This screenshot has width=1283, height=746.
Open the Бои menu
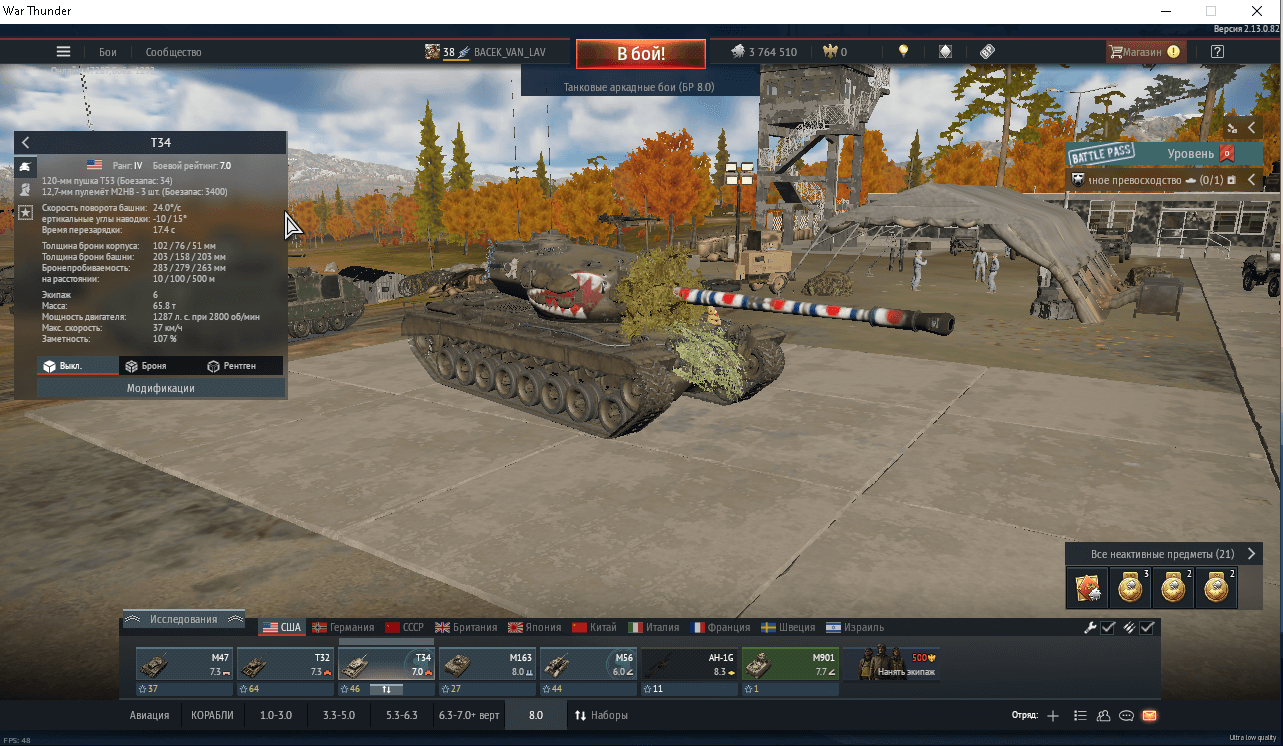(x=108, y=52)
